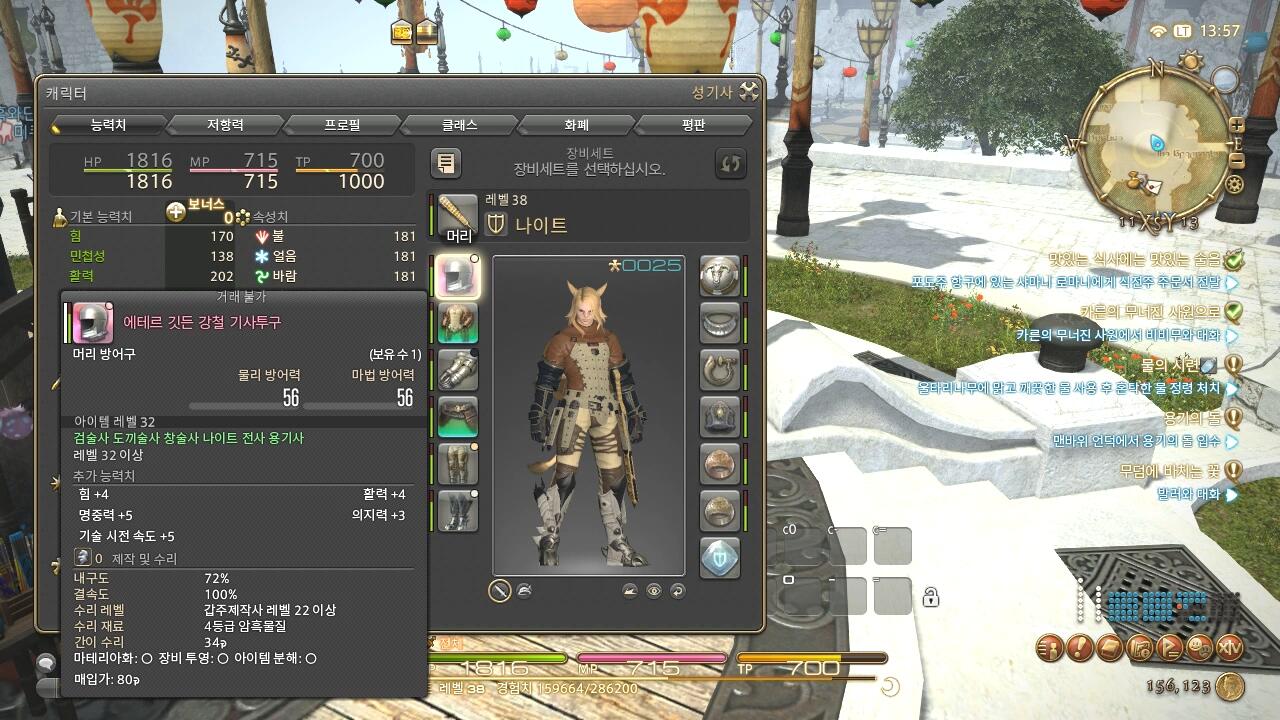Toggle character display eye icon
Image resolution: width=1280 pixels, height=720 pixels.
pos(654,591)
